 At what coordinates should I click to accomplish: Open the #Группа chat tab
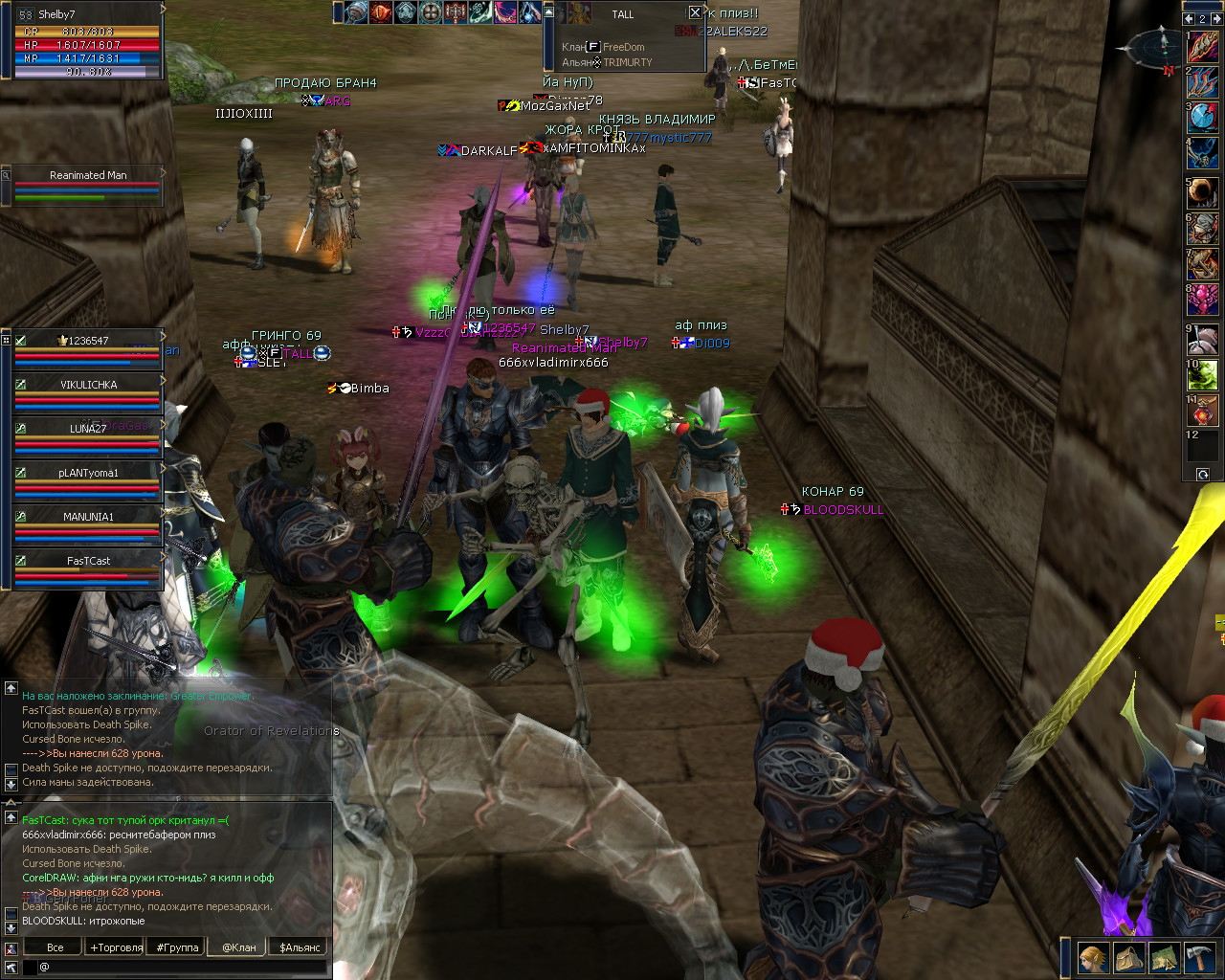(178, 947)
